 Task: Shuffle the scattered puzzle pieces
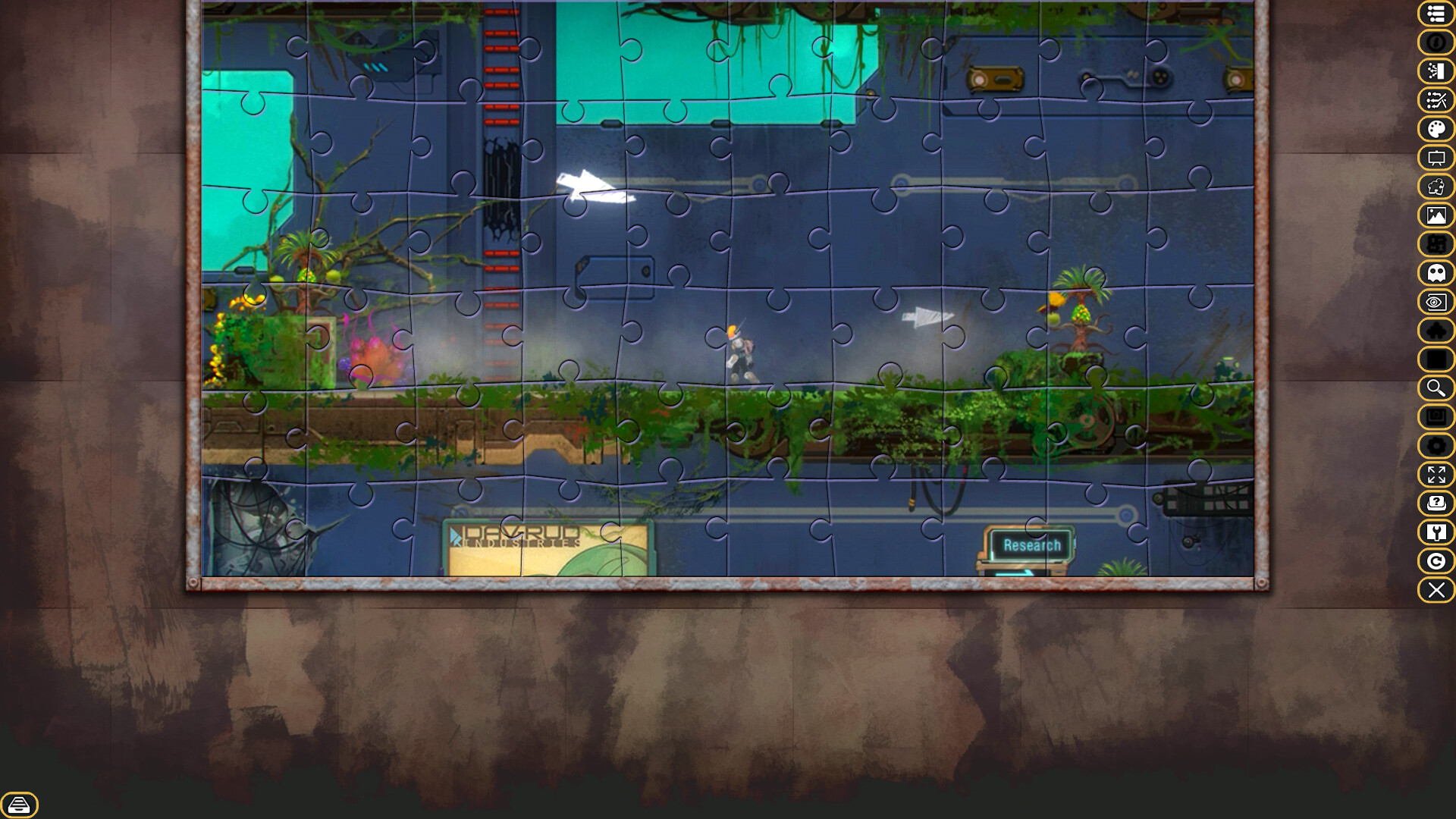(1436, 99)
